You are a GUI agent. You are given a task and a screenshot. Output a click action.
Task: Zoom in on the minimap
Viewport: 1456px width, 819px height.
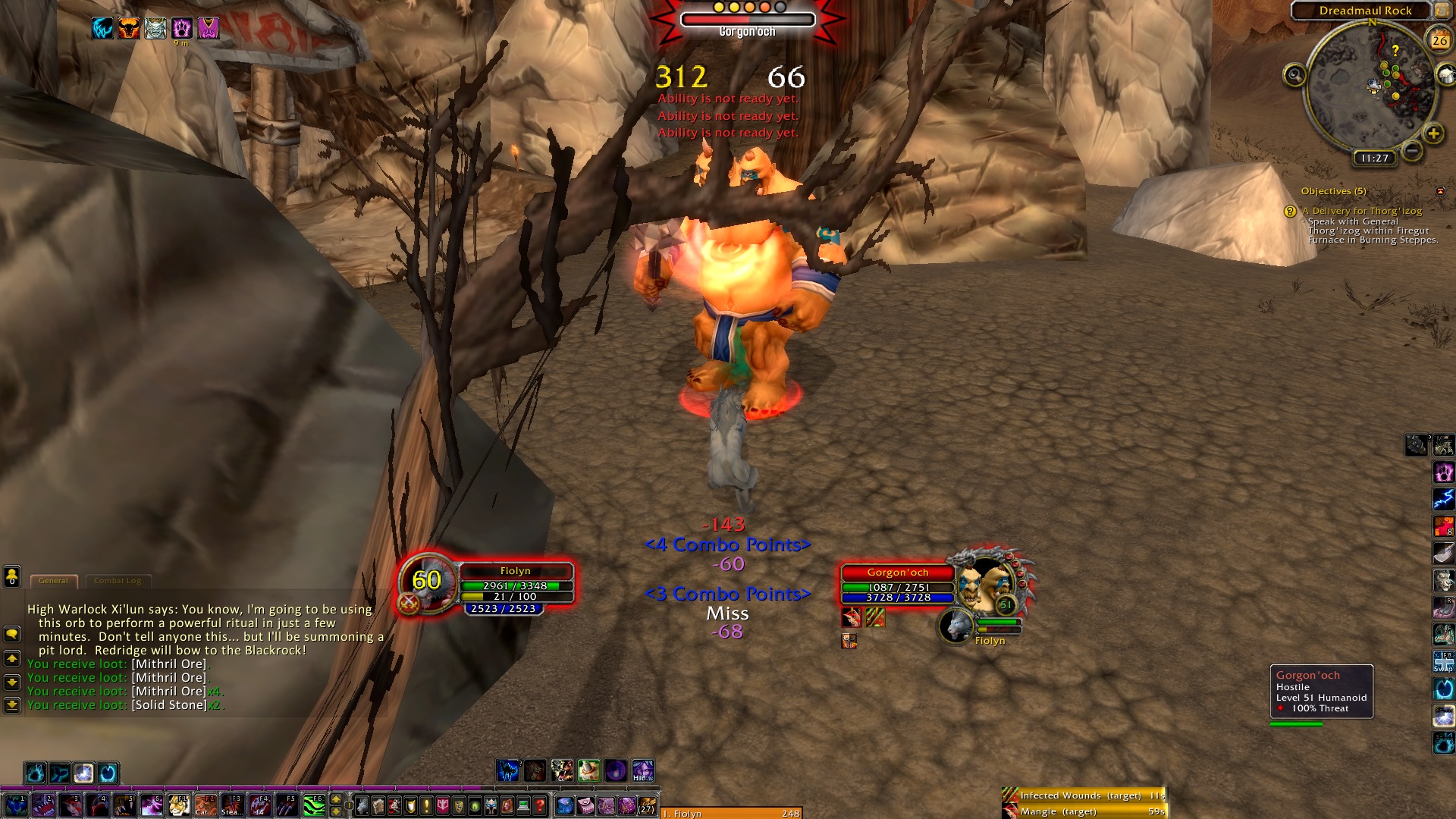tap(1432, 134)
